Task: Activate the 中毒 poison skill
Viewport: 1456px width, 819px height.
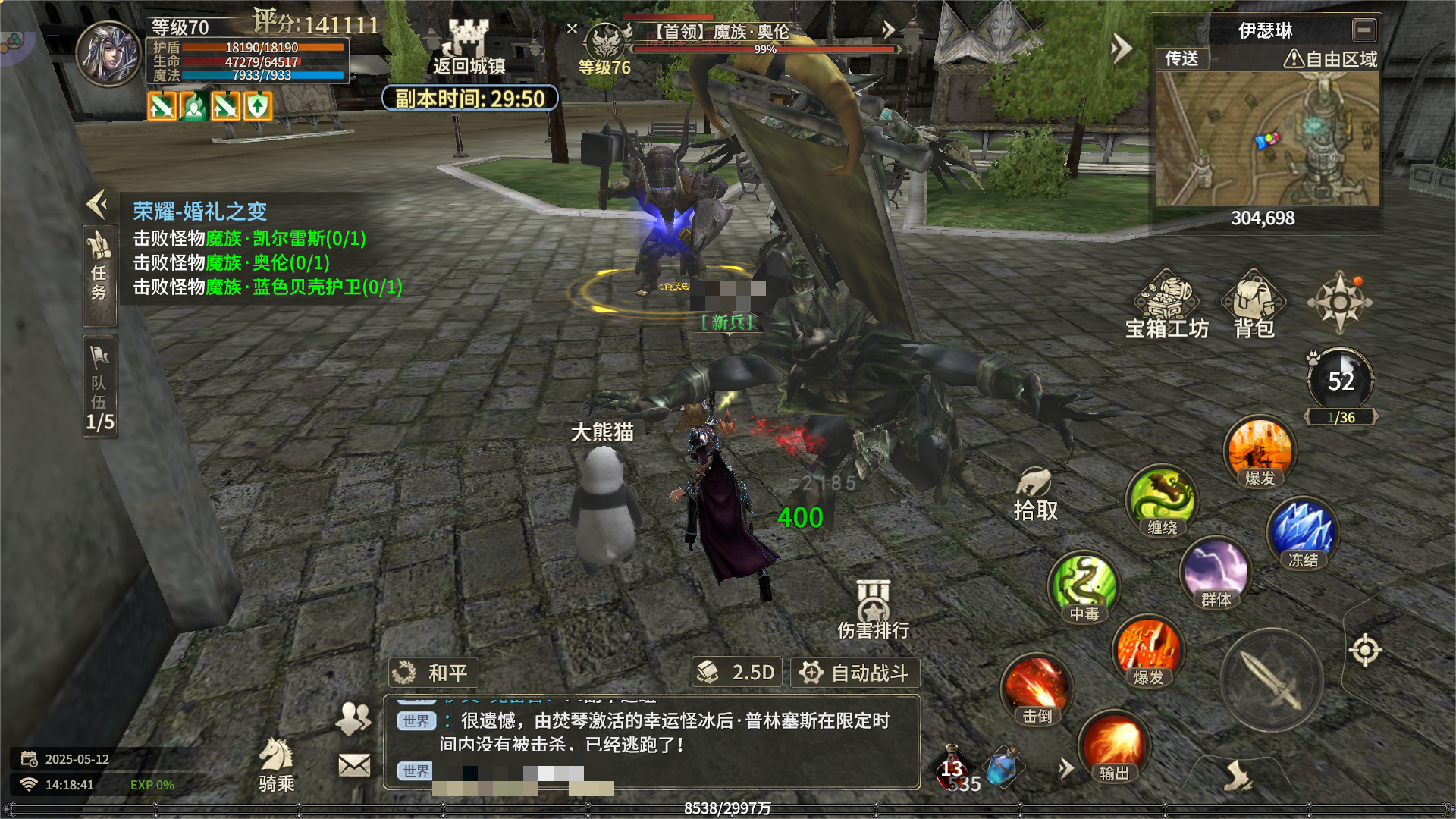Action: (1084, 587)
